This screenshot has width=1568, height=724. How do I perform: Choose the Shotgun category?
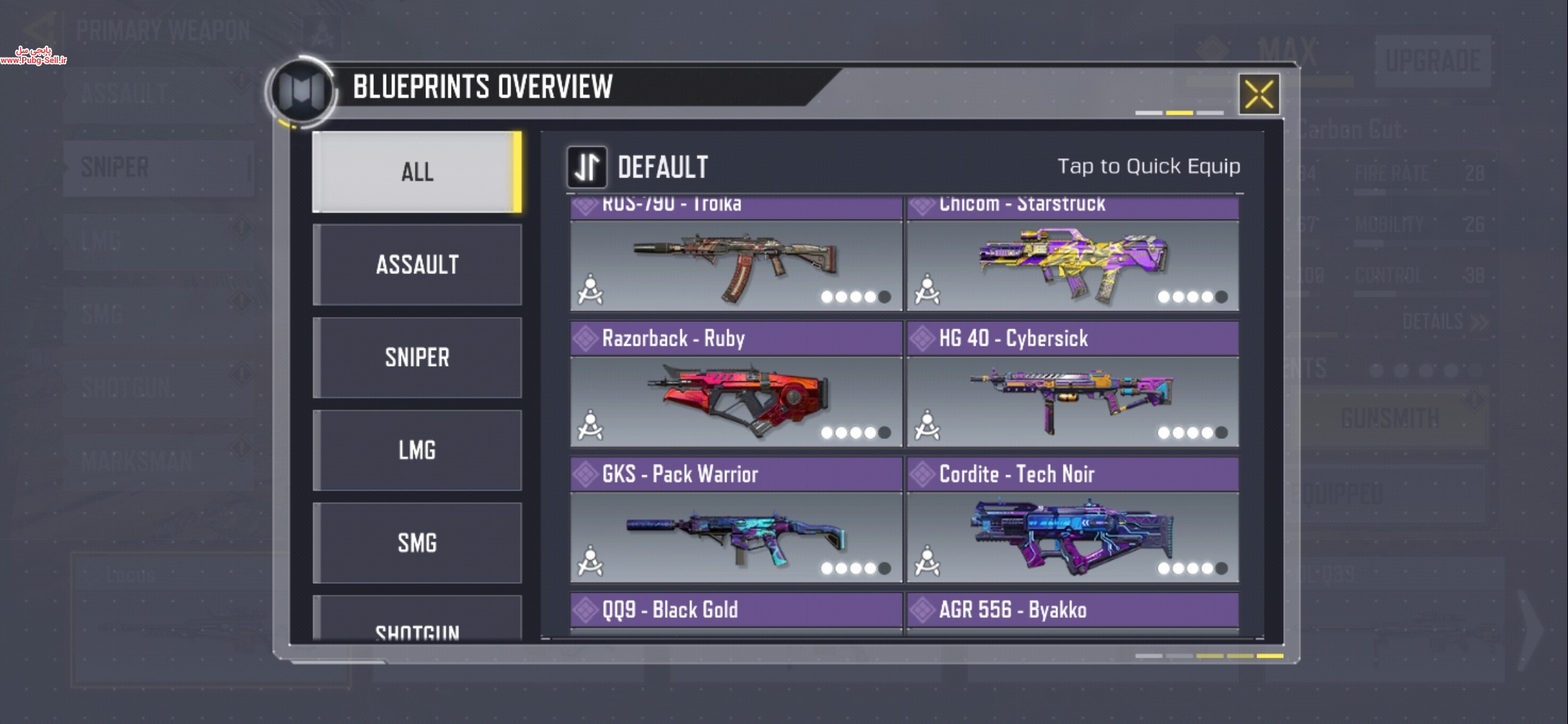417,623
